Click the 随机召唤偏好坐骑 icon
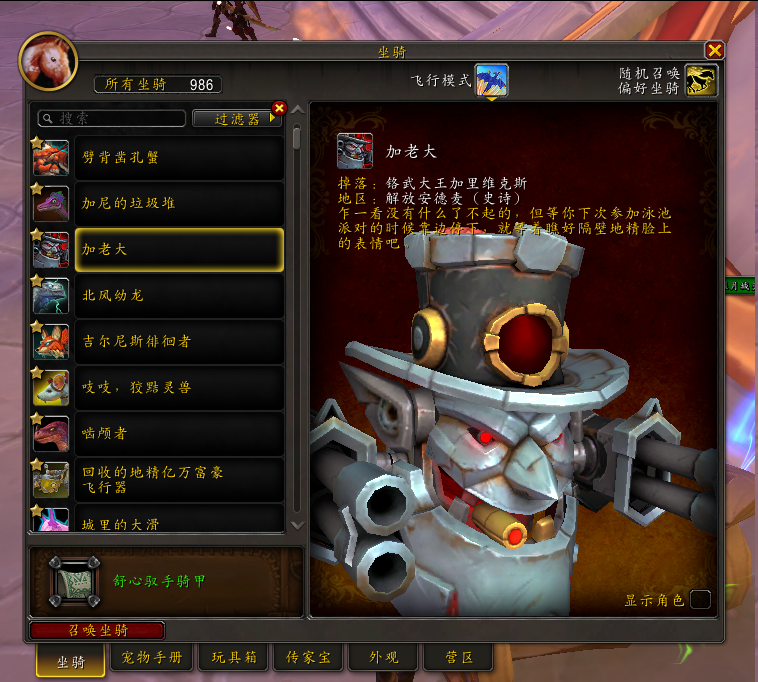Screen dimensions: 758x682 click(x=701, y=80)
